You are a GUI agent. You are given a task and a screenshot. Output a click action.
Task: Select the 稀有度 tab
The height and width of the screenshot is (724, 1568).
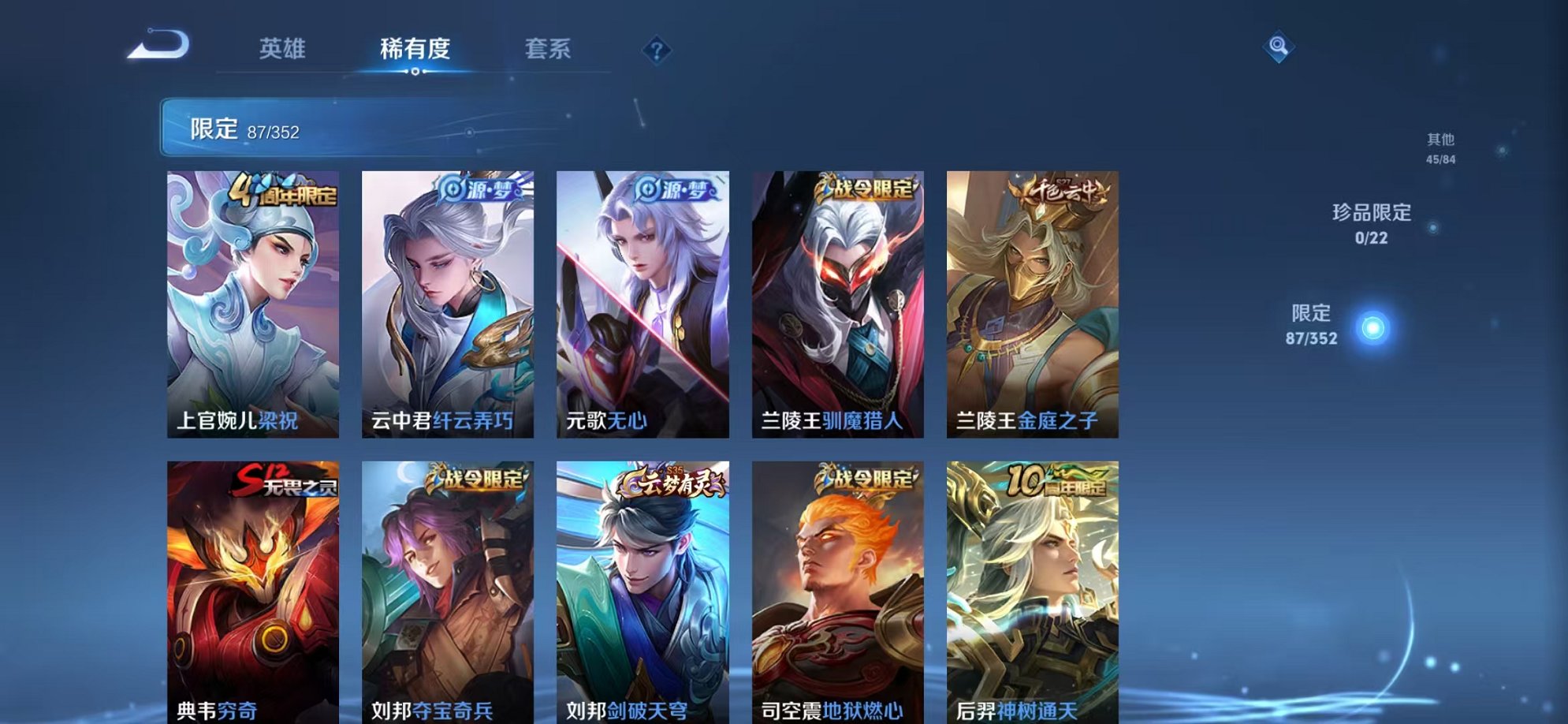(416, 49)
